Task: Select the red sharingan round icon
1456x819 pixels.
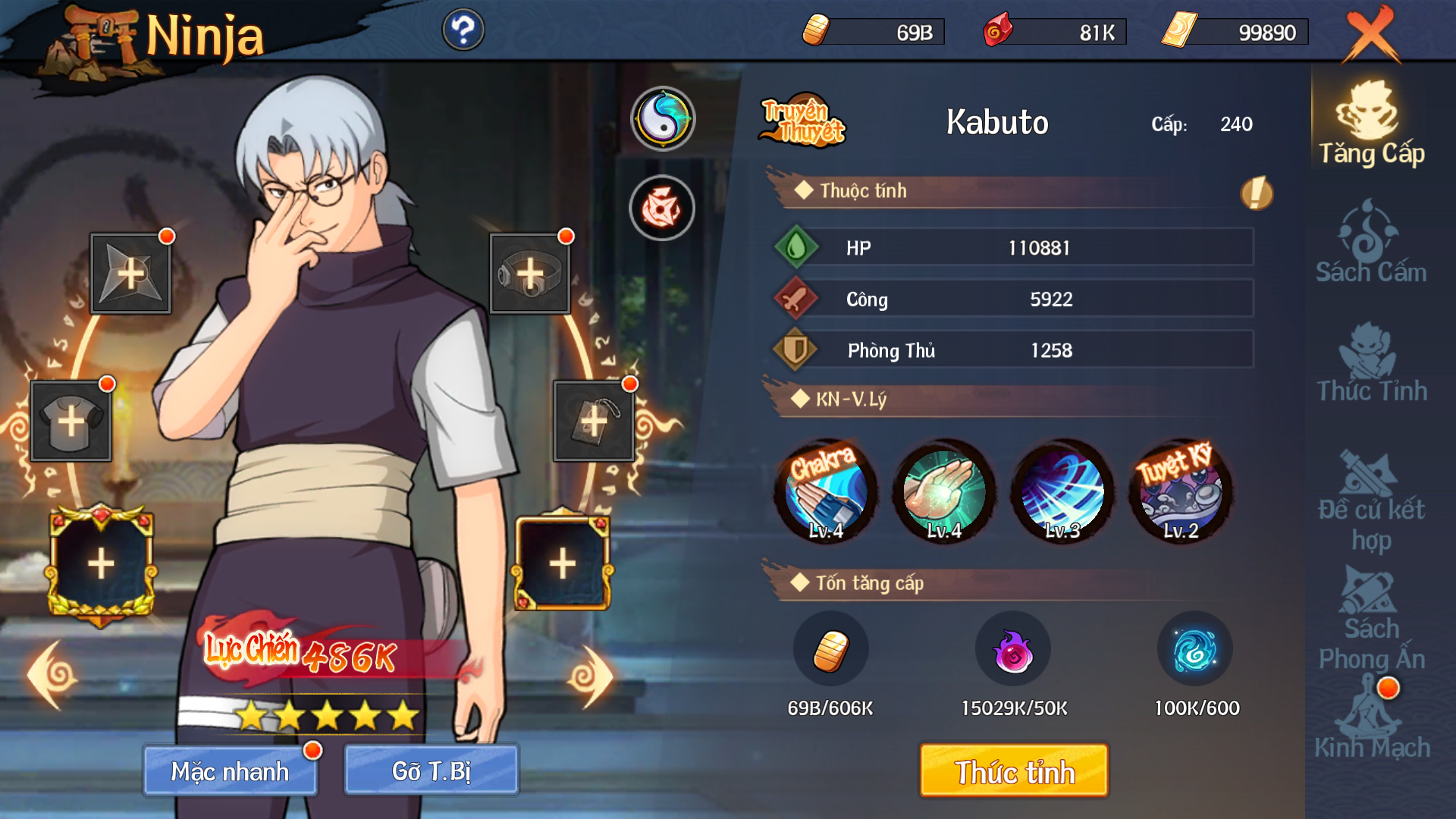Action: [x=662, y=208]
